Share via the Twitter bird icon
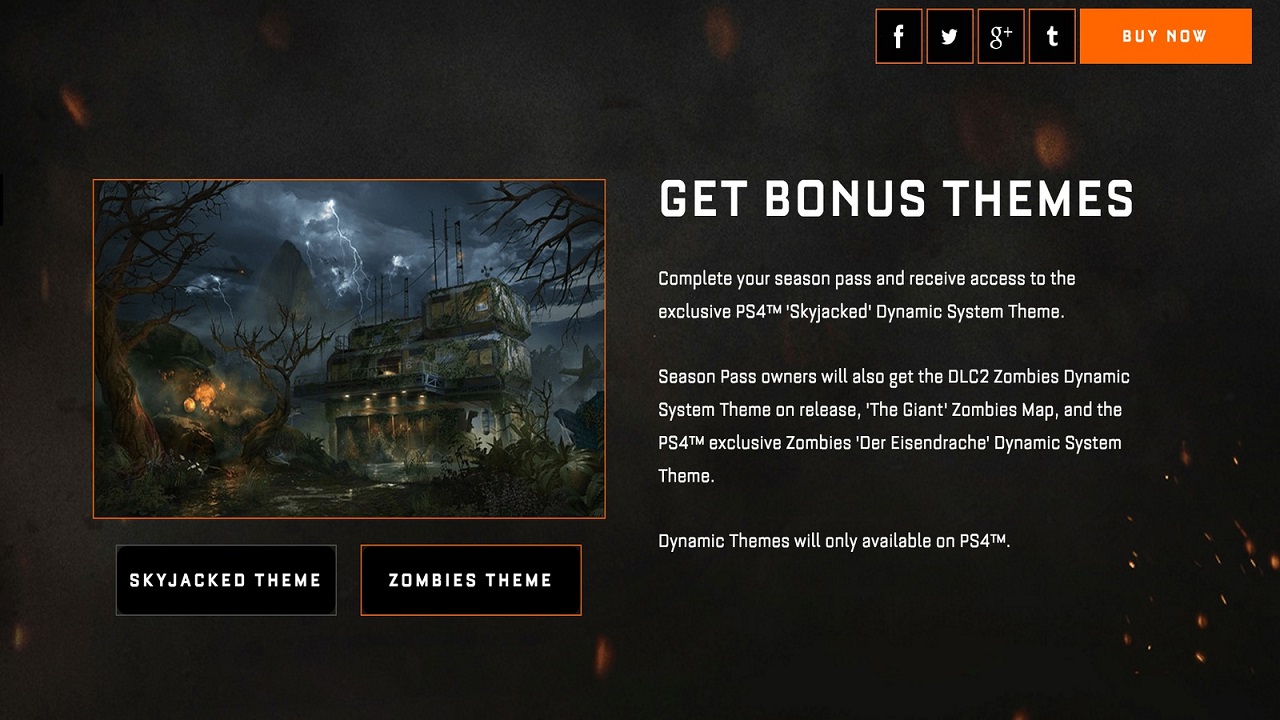The height and width of the screenshot is (720, 1280). click(x=950, y=36)
